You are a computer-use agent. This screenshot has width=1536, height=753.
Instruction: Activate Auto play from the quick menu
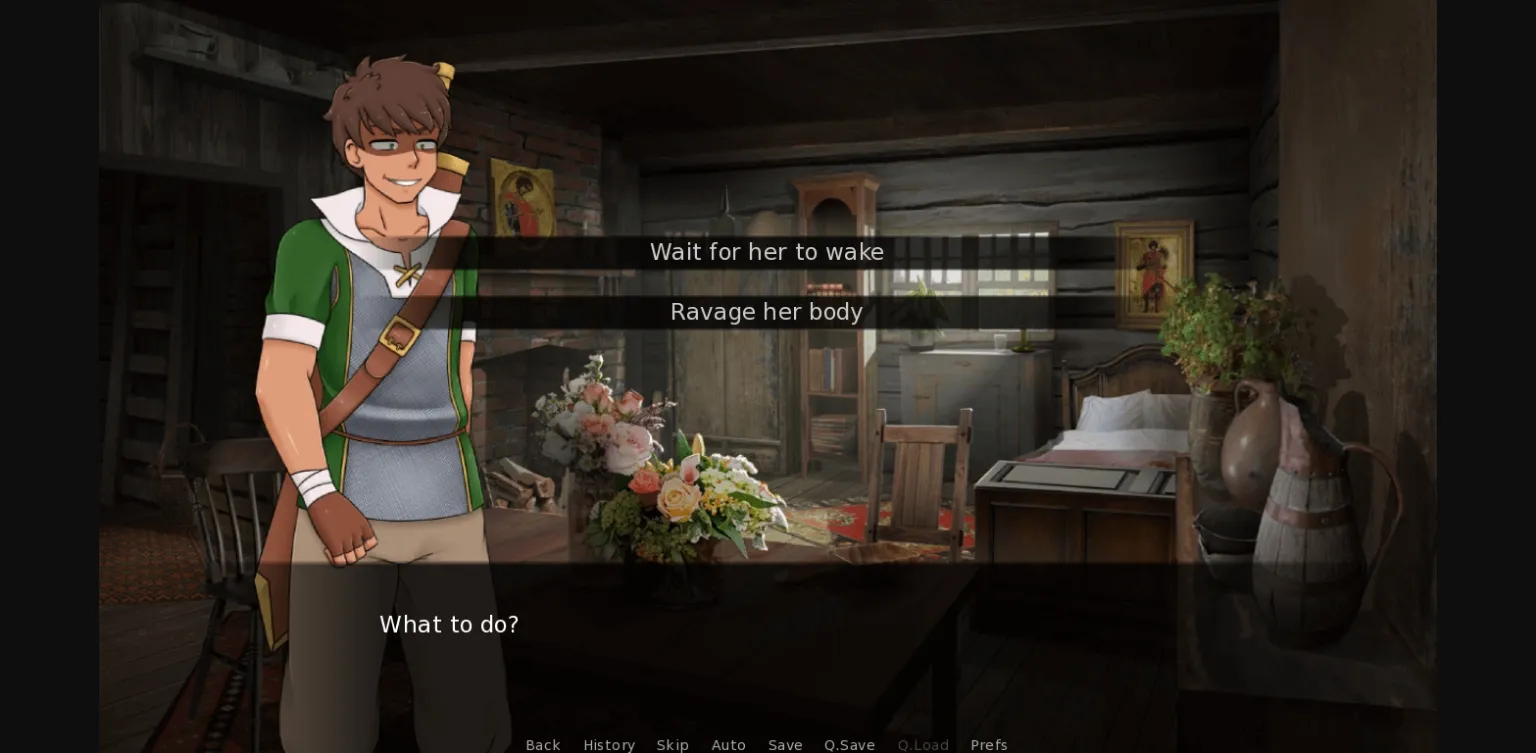(x=729, y=745)
